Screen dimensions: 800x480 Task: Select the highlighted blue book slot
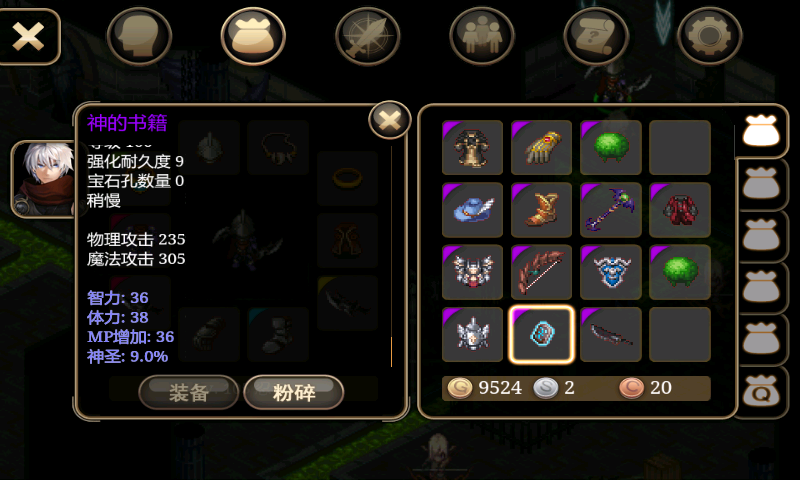[x=542, y=334]
